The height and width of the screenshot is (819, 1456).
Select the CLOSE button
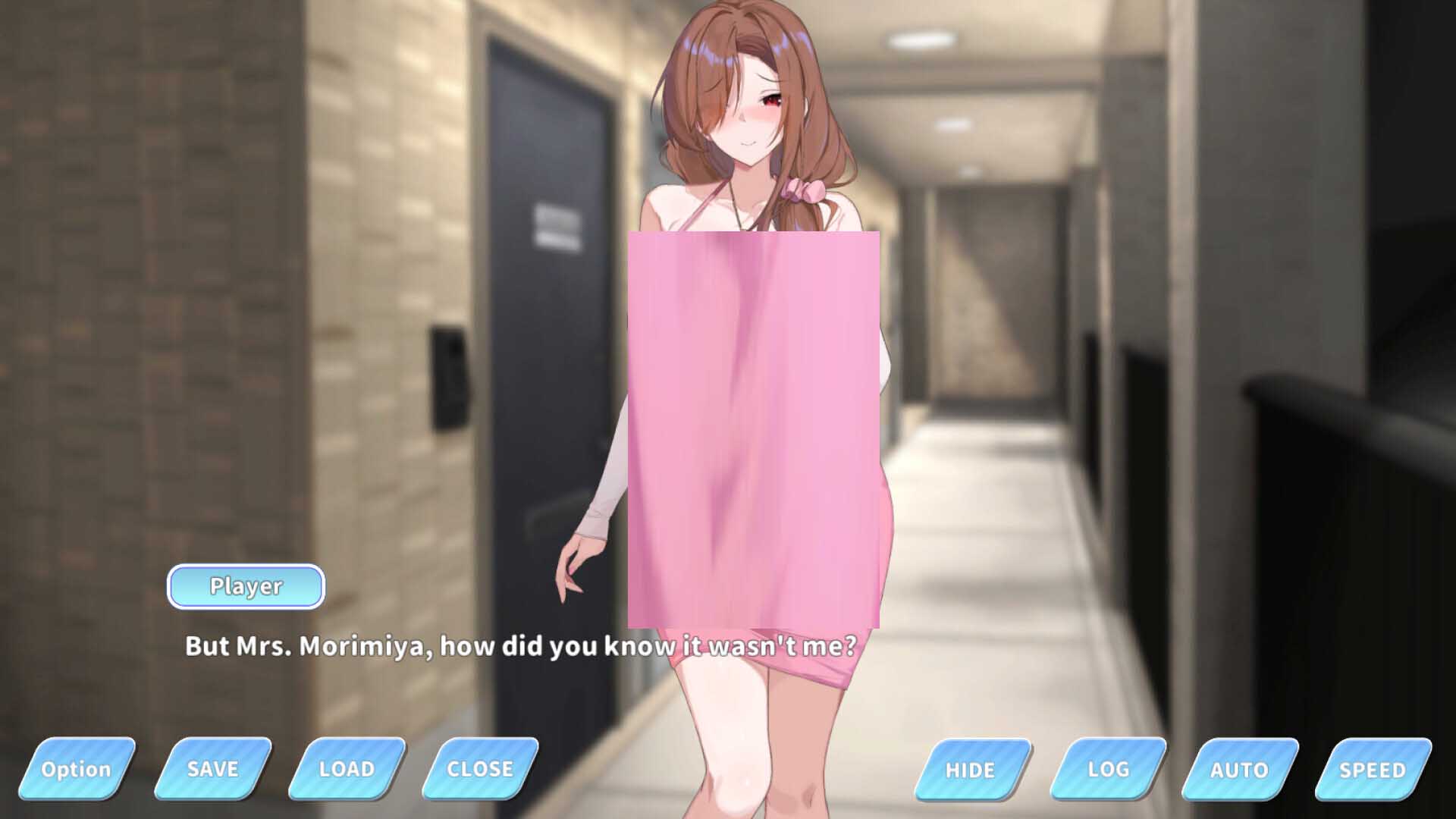(x=480, y=769)
